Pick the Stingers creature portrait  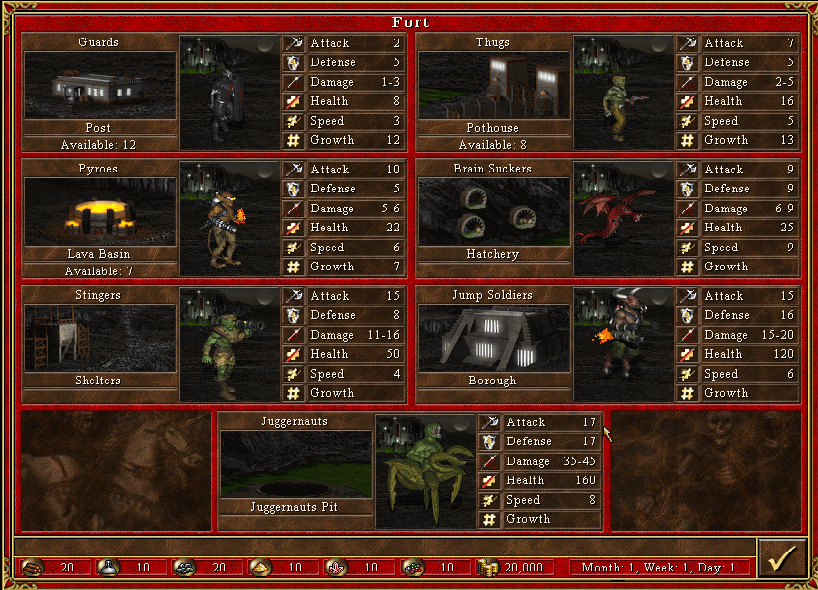coord(229,344)
